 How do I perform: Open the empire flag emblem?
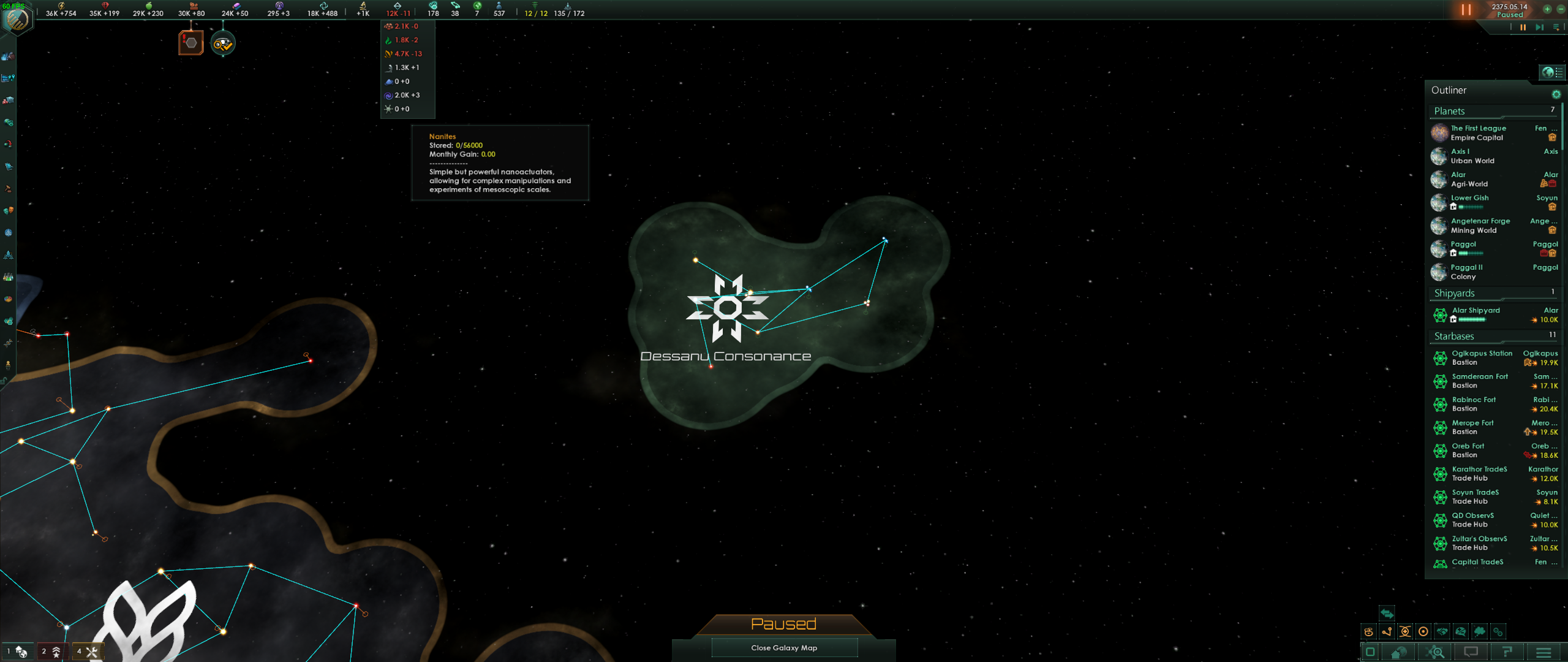(x=17, y=20)
